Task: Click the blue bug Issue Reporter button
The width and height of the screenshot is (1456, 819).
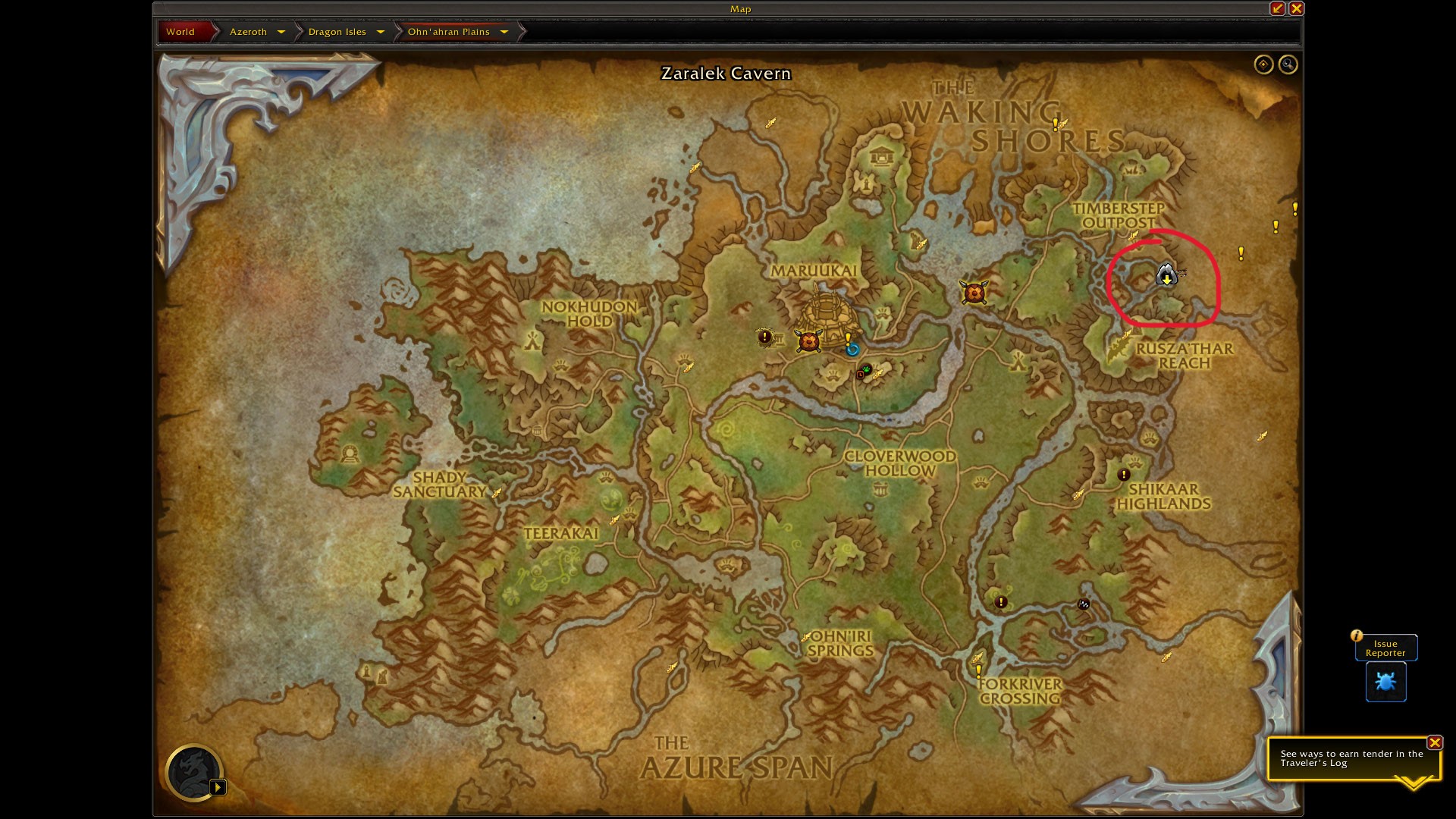Action: 1385,682
